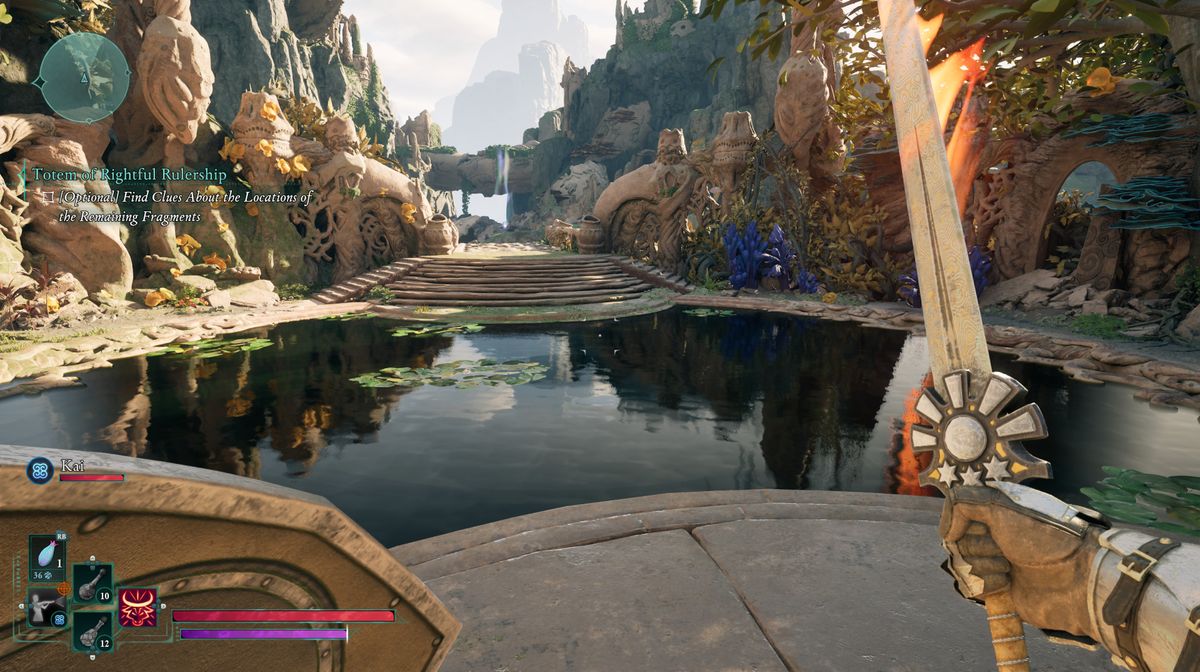
Task: Select Kai's companion portrait icon
Action: tap(40, 470)
